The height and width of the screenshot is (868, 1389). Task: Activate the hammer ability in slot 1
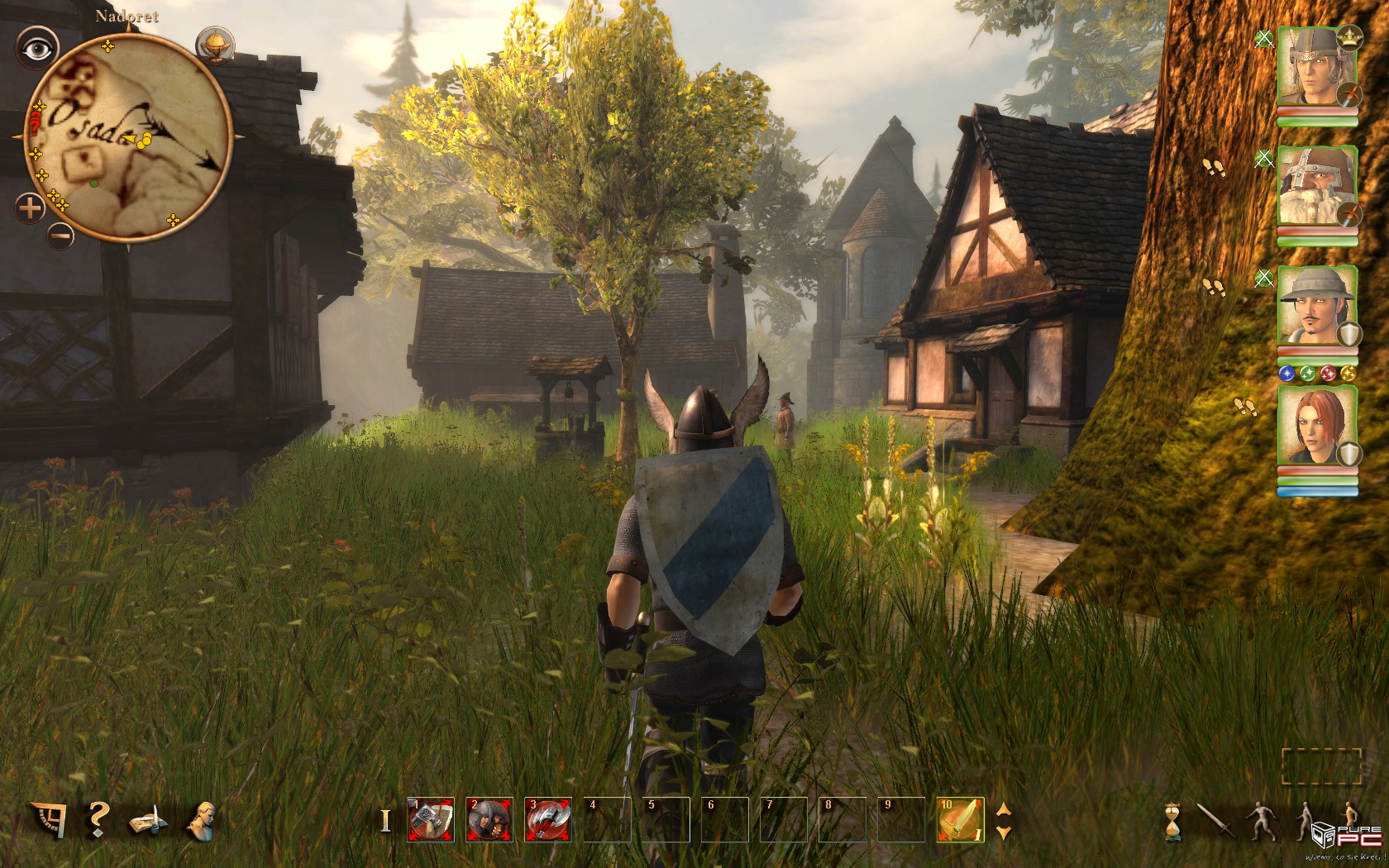click(x=431, y=819)
